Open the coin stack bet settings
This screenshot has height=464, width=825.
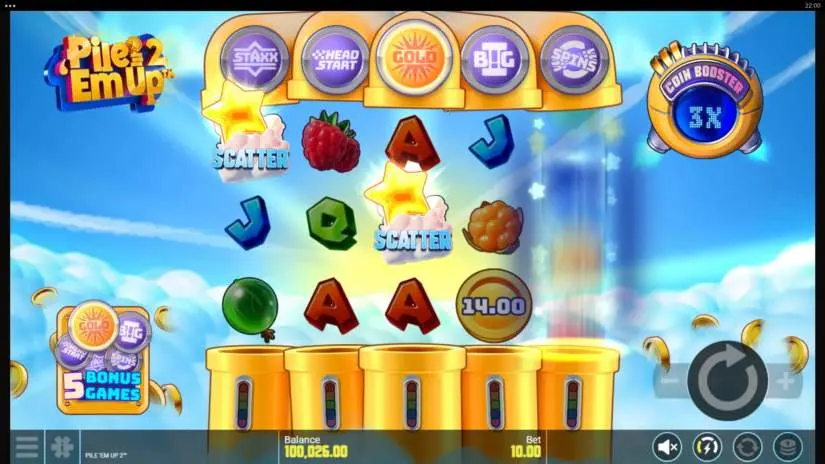point(788,446)
